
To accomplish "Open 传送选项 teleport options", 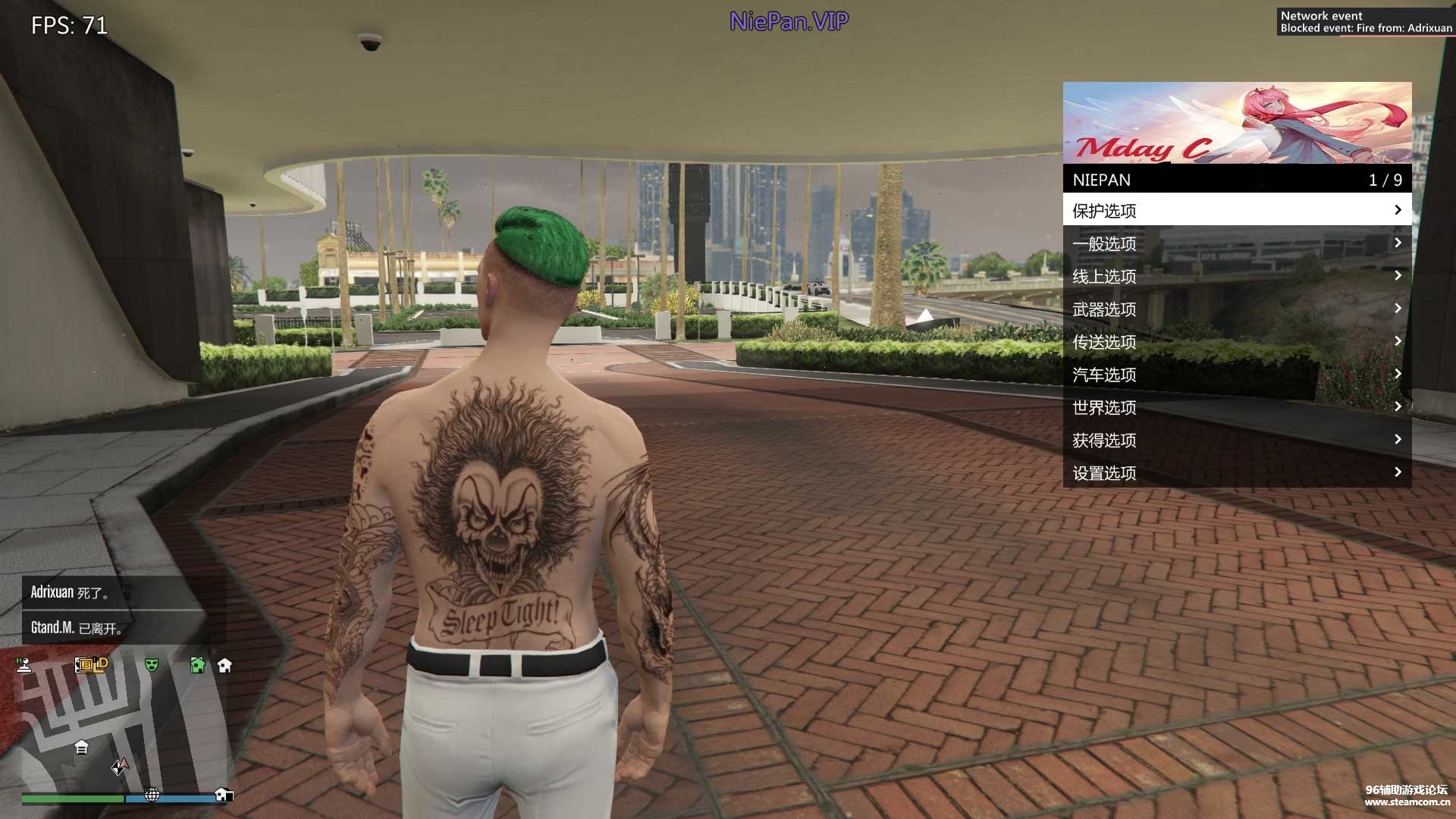I will (x=1236, y=341).
